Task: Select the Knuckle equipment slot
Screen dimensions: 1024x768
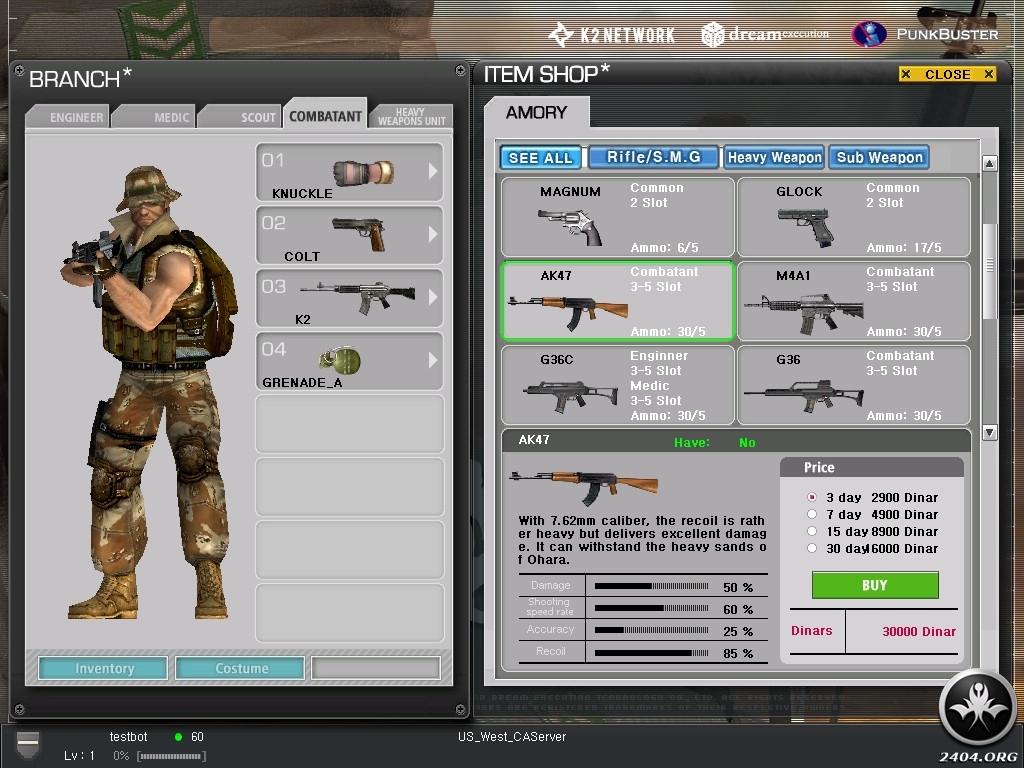Action: pos(349,173)
